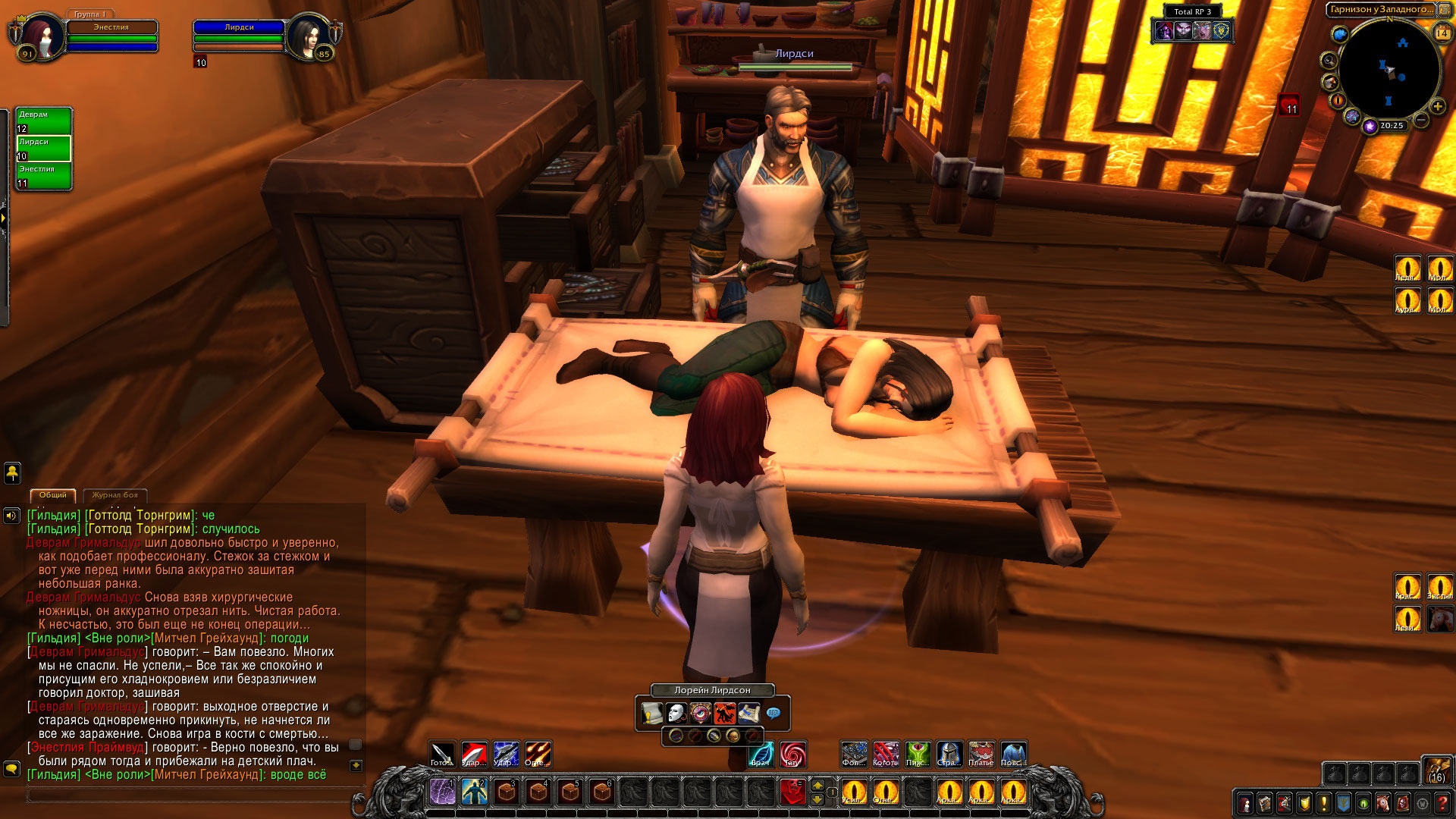Open the red question mark help button
This screenshot has height=819, width=1456.
[1443, 802]
